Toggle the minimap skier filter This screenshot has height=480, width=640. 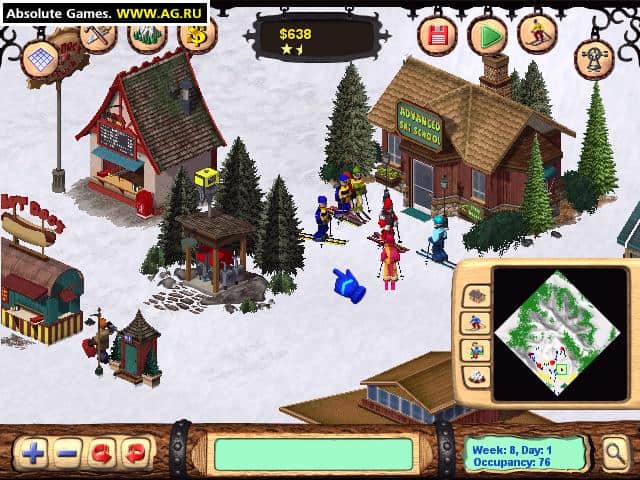tap(476, 323)
